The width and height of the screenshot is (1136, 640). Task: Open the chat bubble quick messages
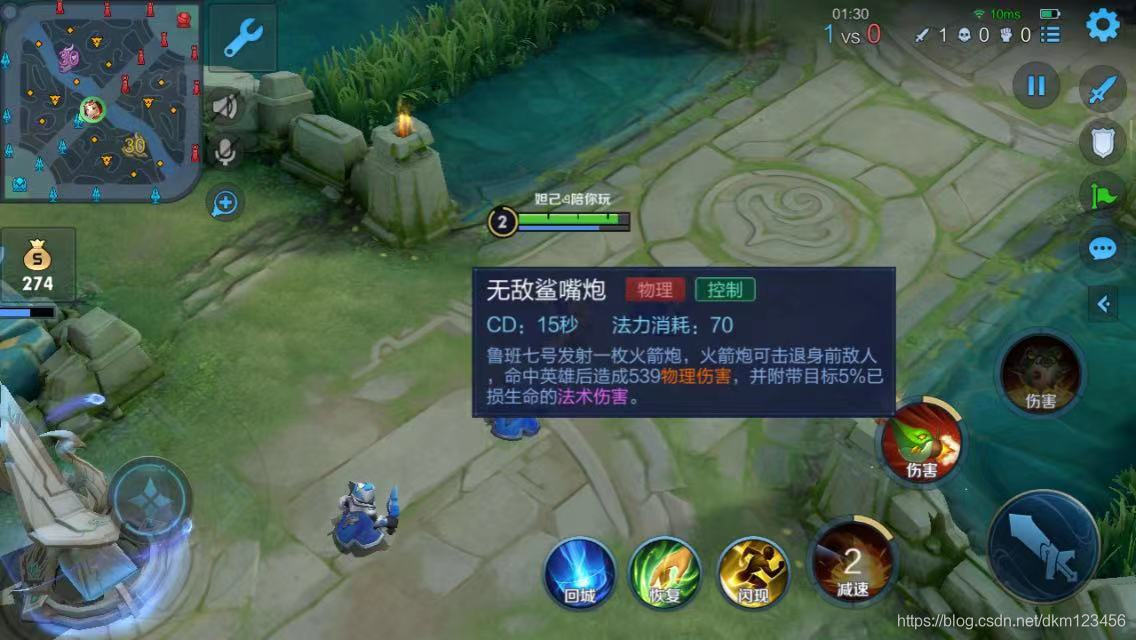[x=1102, y=248]
